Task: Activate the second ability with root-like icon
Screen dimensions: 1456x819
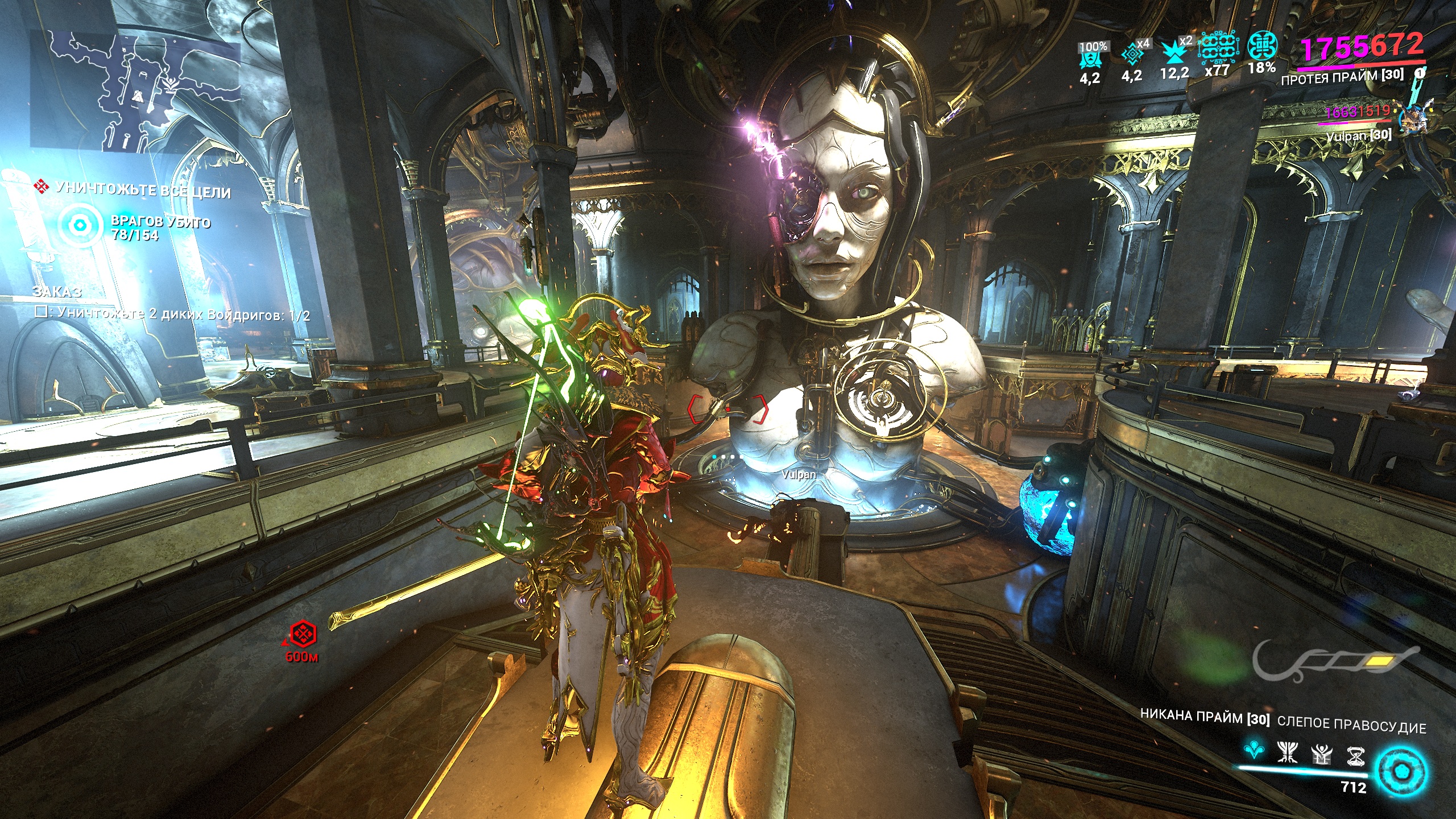Action: coord(1288,752)
